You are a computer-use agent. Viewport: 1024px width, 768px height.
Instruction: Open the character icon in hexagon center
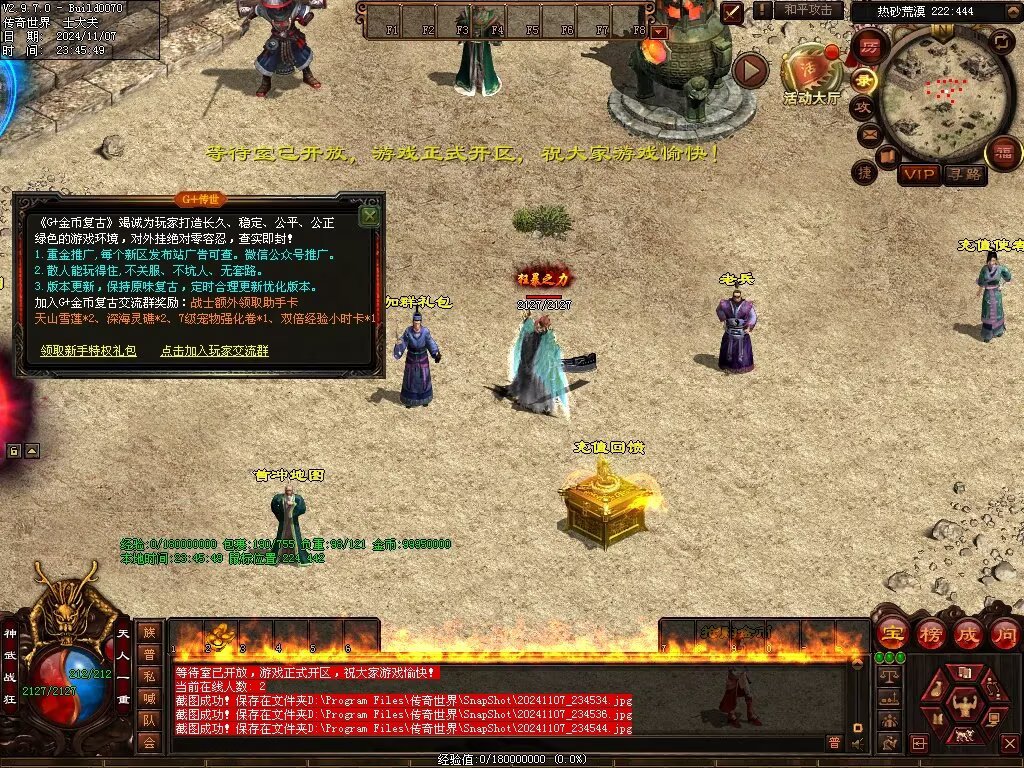click(x=963, y=701)
